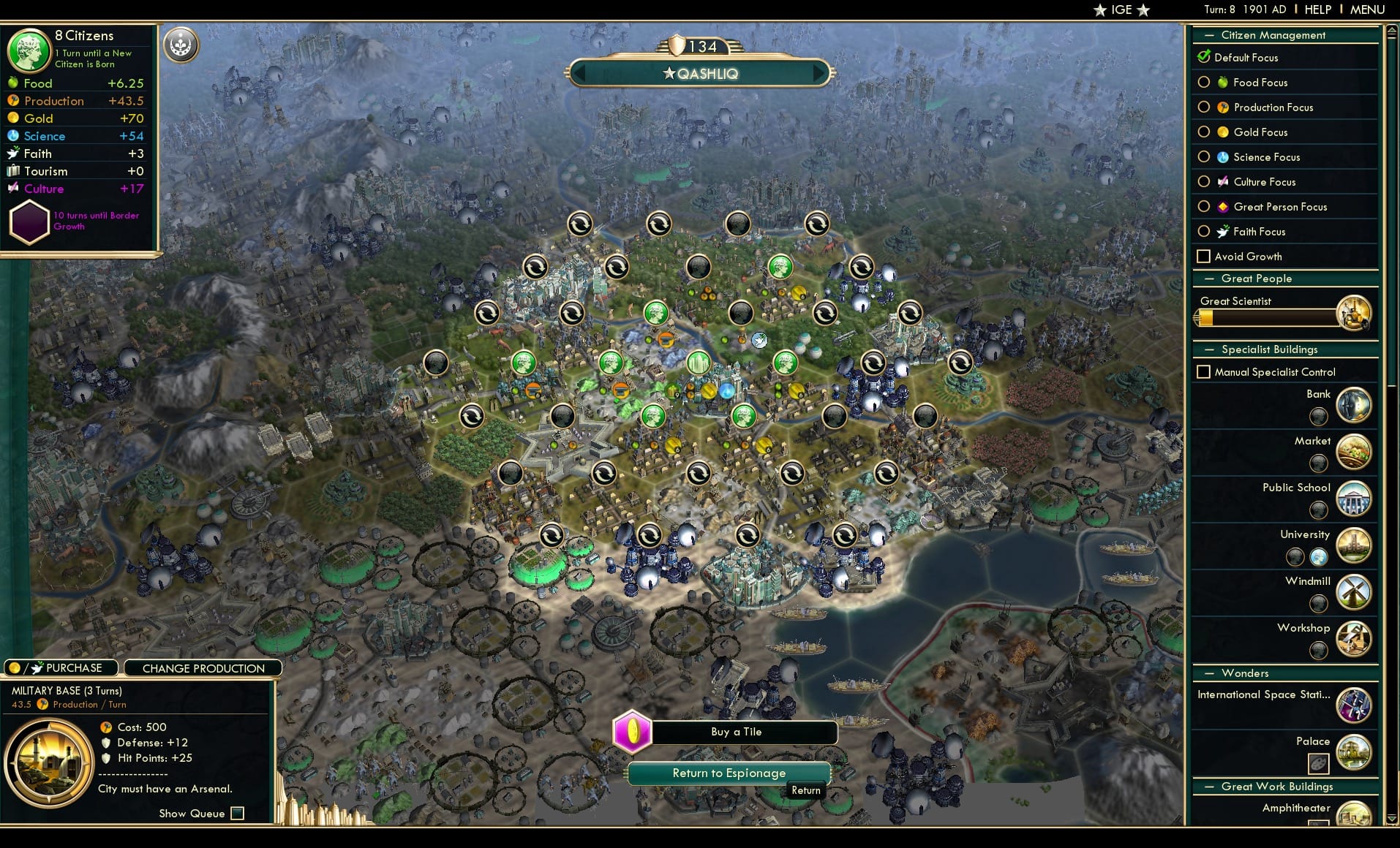
Task: Collapse the Wonders section
Action: coord(1208,673)
